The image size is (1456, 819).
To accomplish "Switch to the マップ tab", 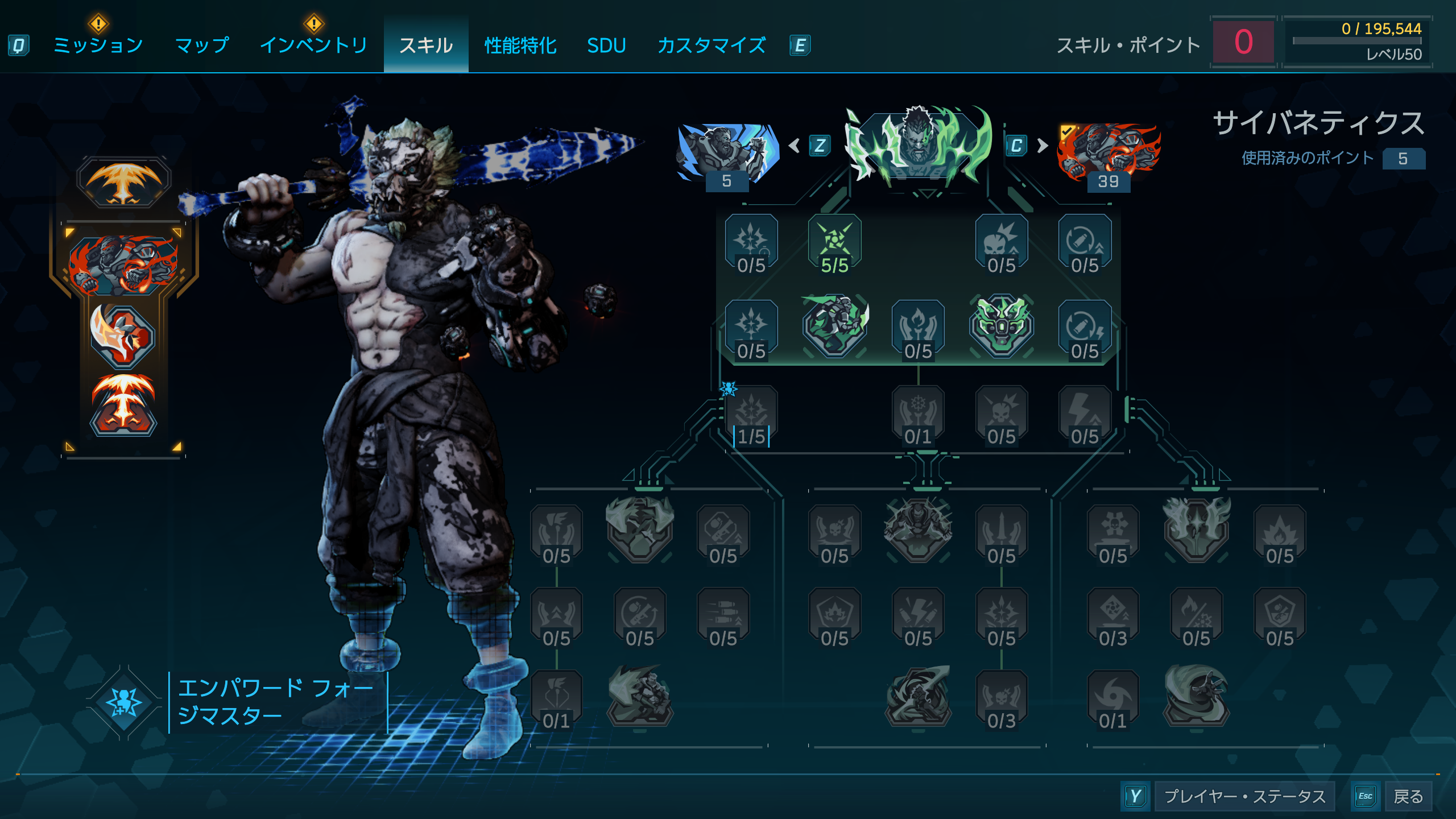I will (202, 45).
